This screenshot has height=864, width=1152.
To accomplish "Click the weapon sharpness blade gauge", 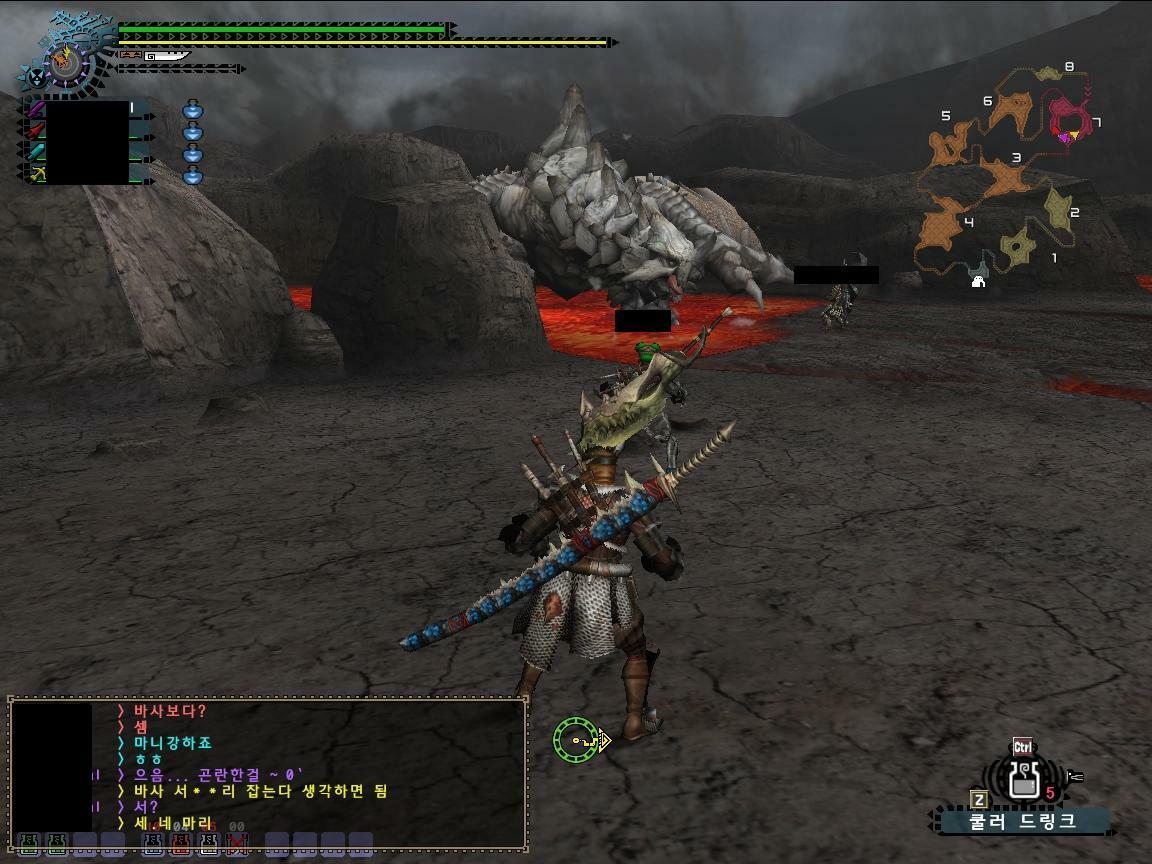I will click(167, 56).
